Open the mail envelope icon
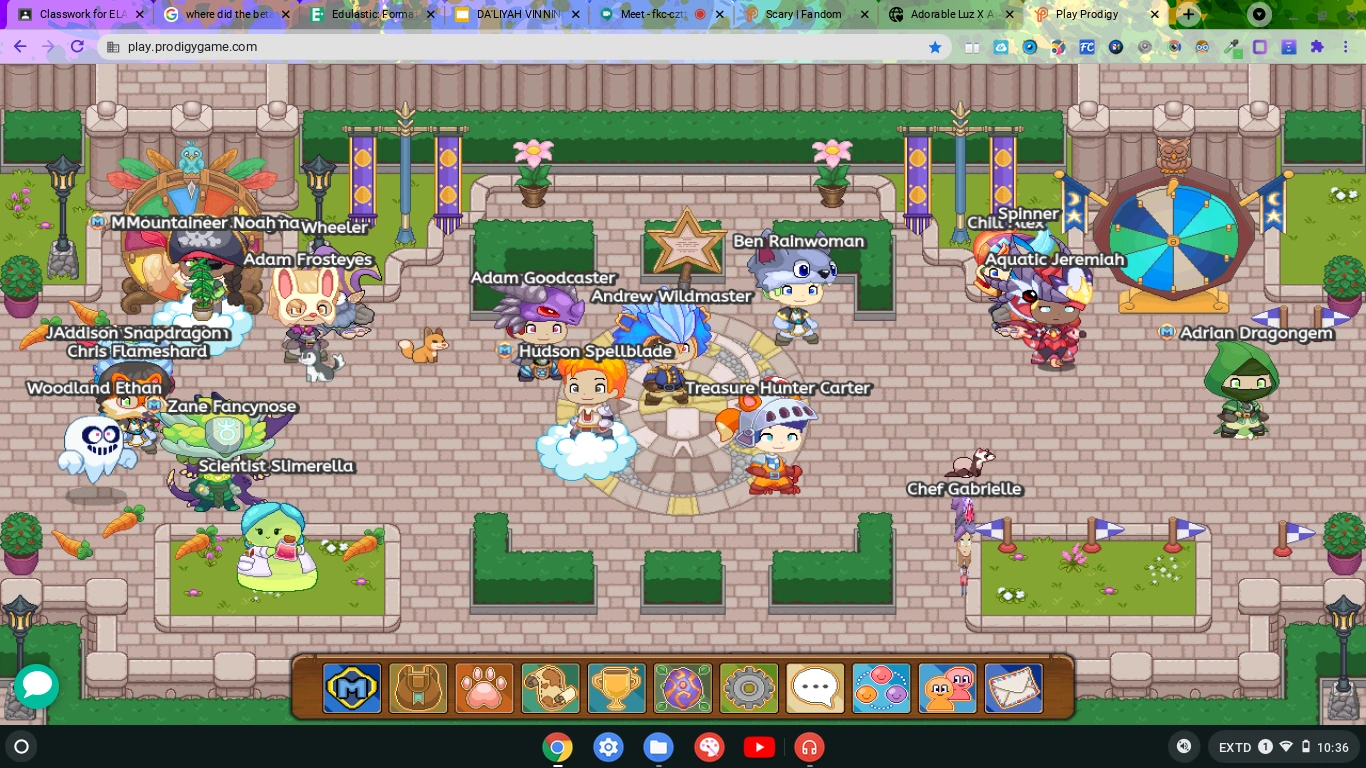1366x768 pixels. pyautogui.click(x=1012, y=687)
